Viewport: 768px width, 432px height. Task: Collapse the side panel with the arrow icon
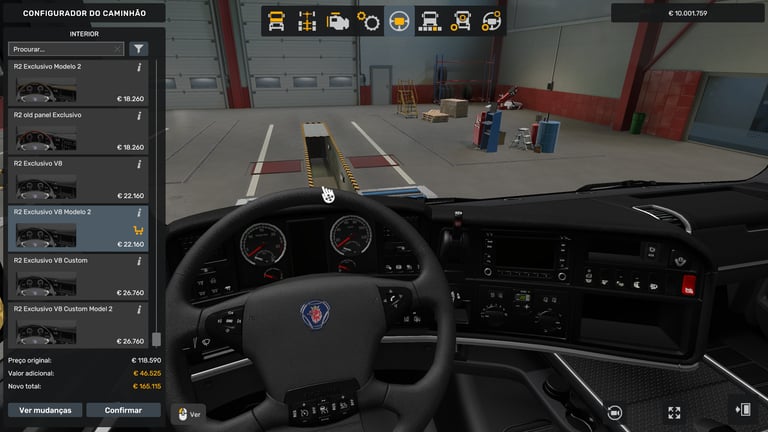[x=743, y=410]
